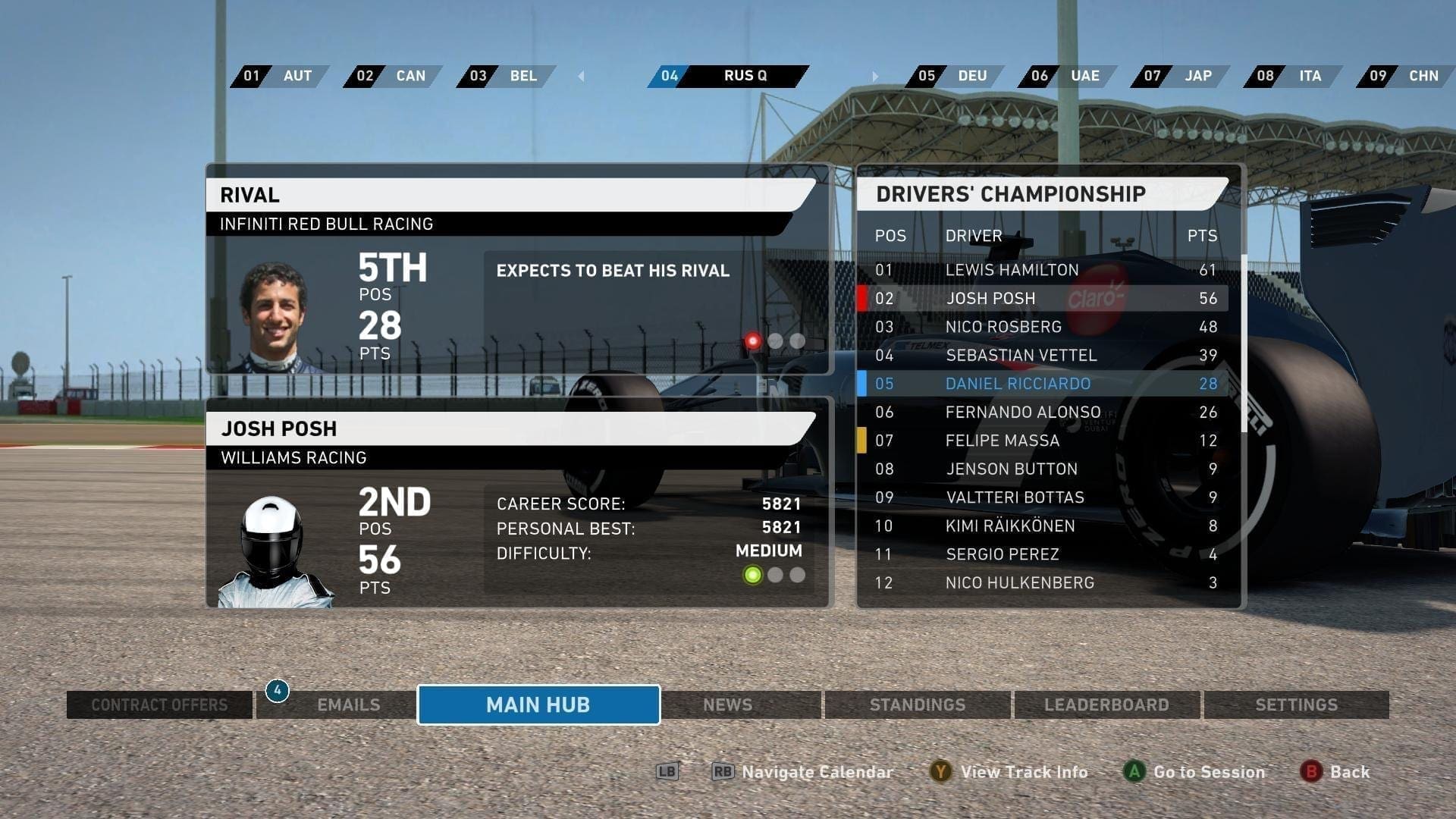Select the Main Hub tab
Screen dimensions: 1456x819
tap(538, 704)
